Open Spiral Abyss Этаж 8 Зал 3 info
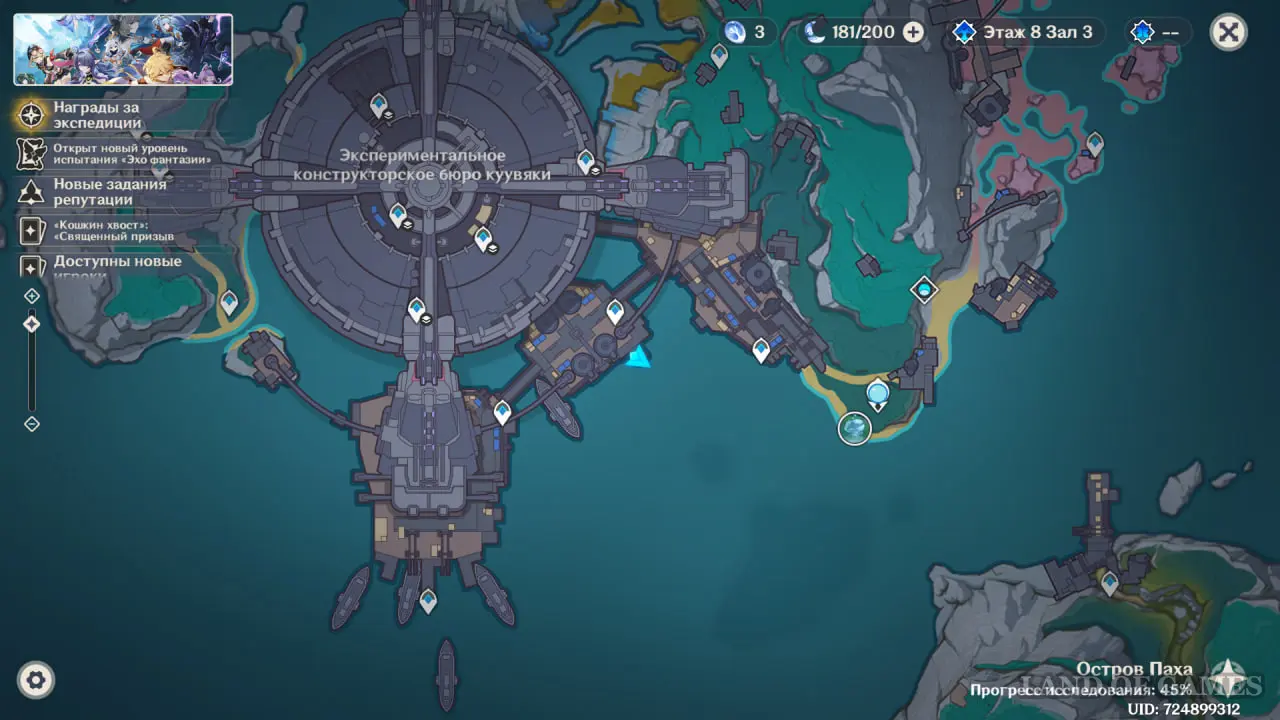The image size is (1280, 720). 1025,32
